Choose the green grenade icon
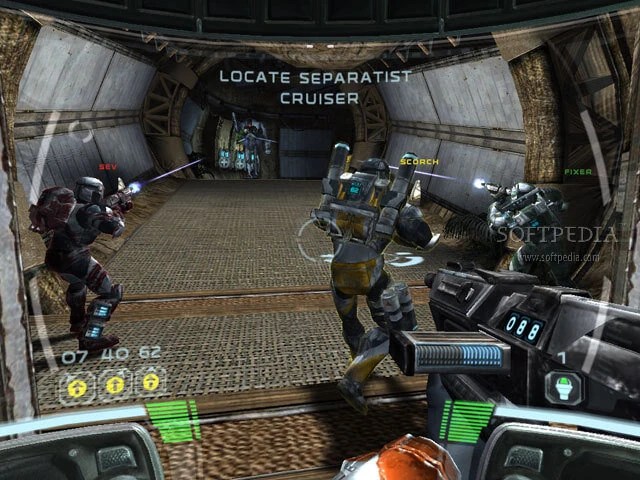640x480 pixels. click(x=562, y=387)
